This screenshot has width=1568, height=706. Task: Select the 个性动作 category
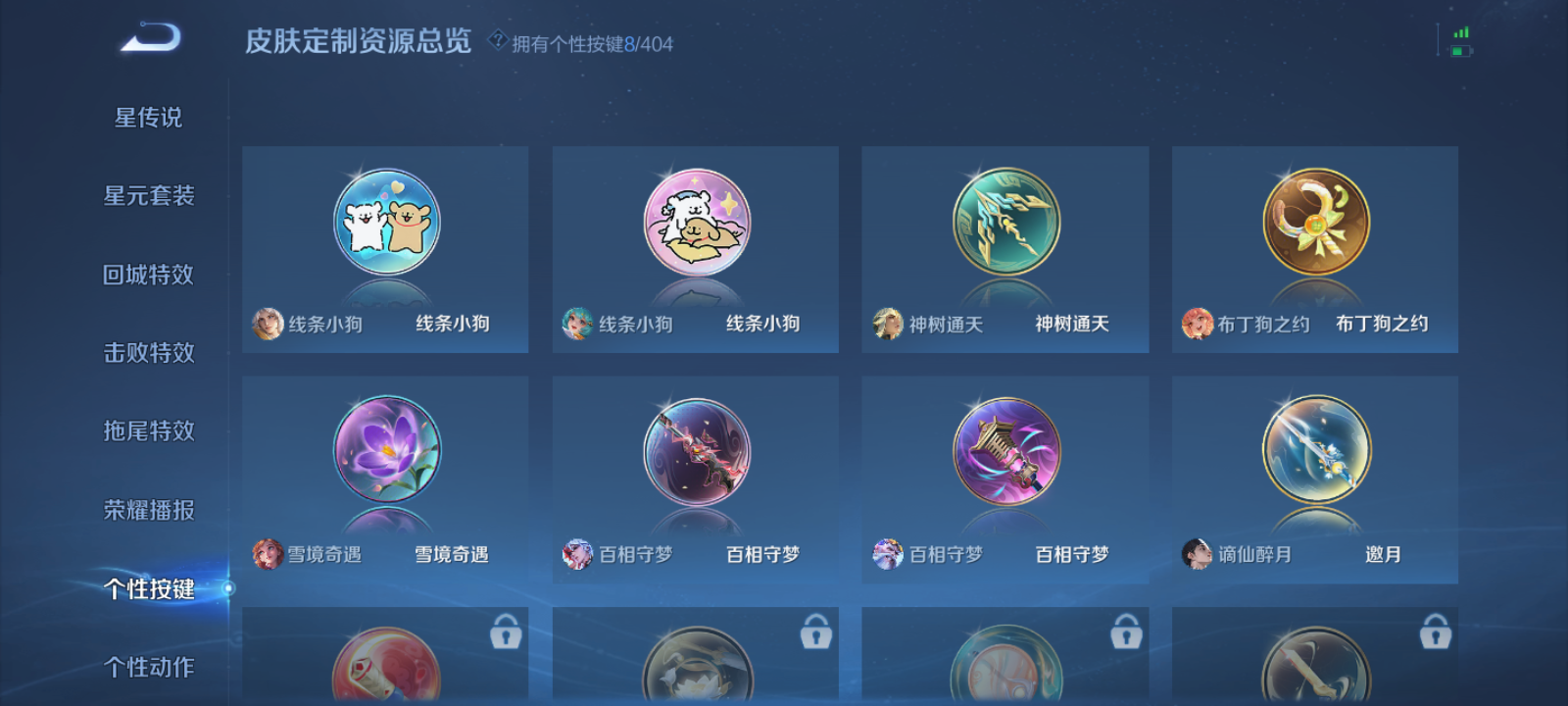[150, 666]
